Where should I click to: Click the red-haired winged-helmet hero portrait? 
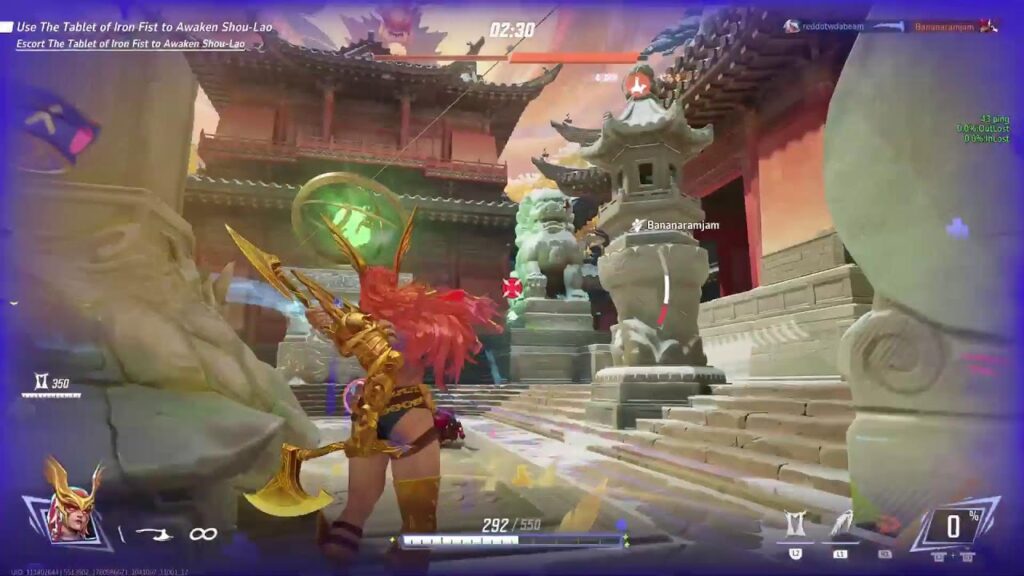pos(70,505)
